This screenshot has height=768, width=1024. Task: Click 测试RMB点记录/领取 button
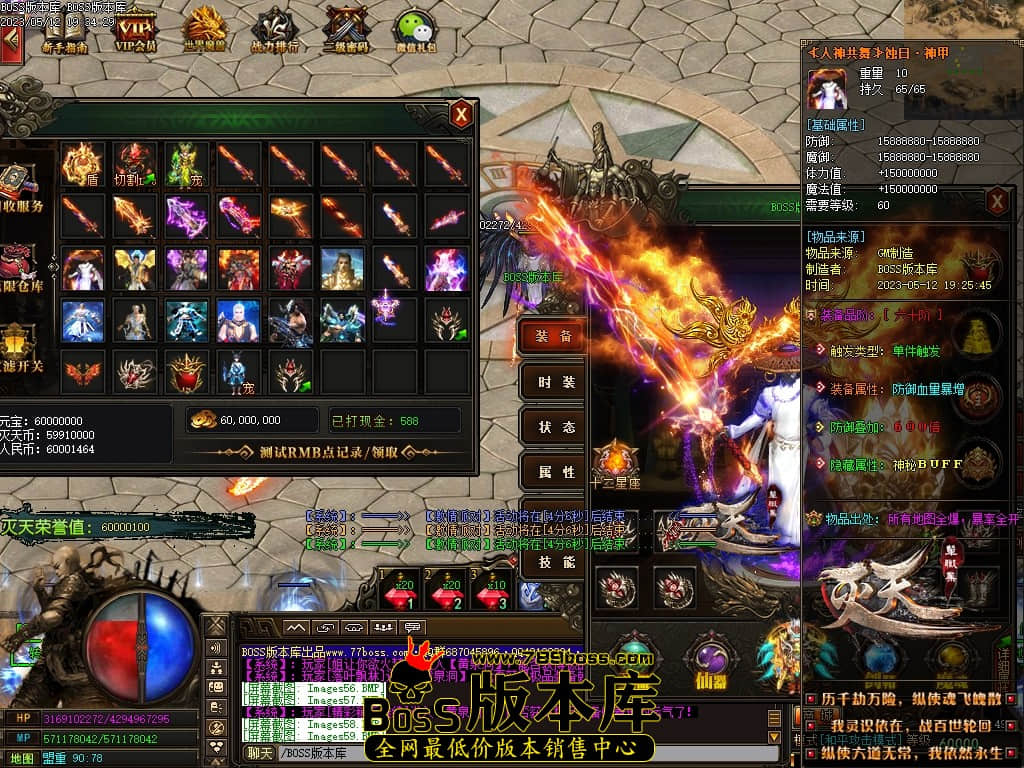click(x=325, y=452)
